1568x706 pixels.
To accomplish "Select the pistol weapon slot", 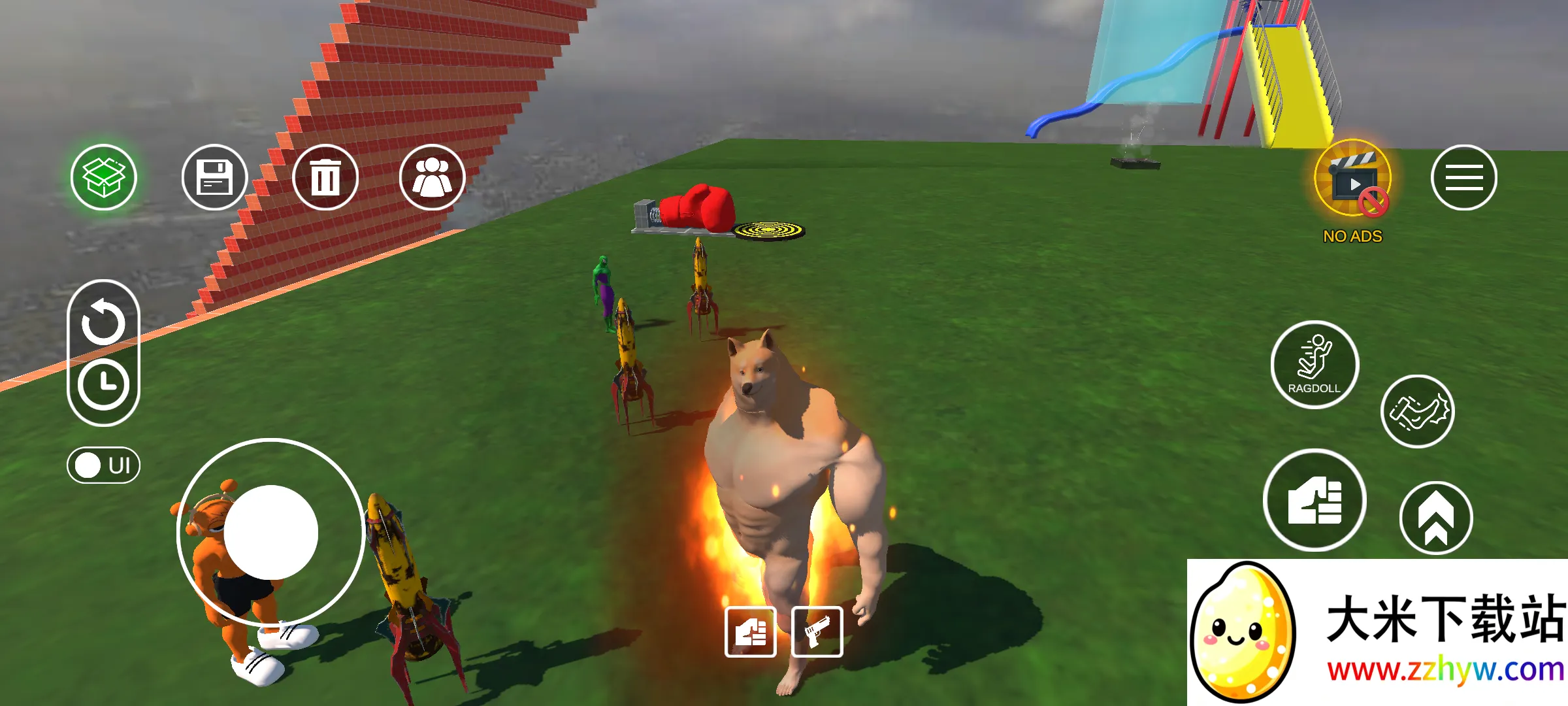I will tap(817, 631).
